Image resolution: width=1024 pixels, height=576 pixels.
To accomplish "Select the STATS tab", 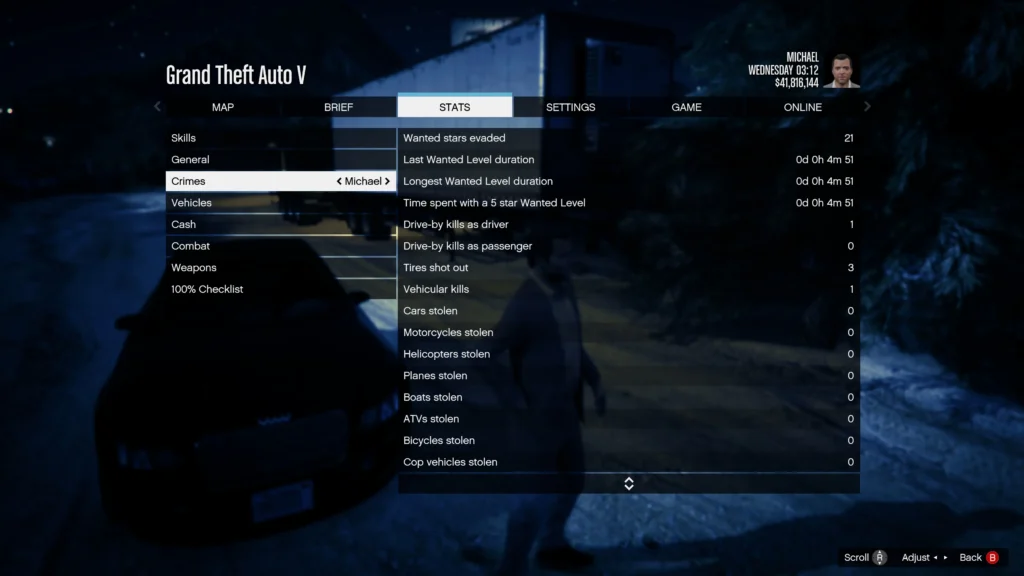I will (454, 107).
